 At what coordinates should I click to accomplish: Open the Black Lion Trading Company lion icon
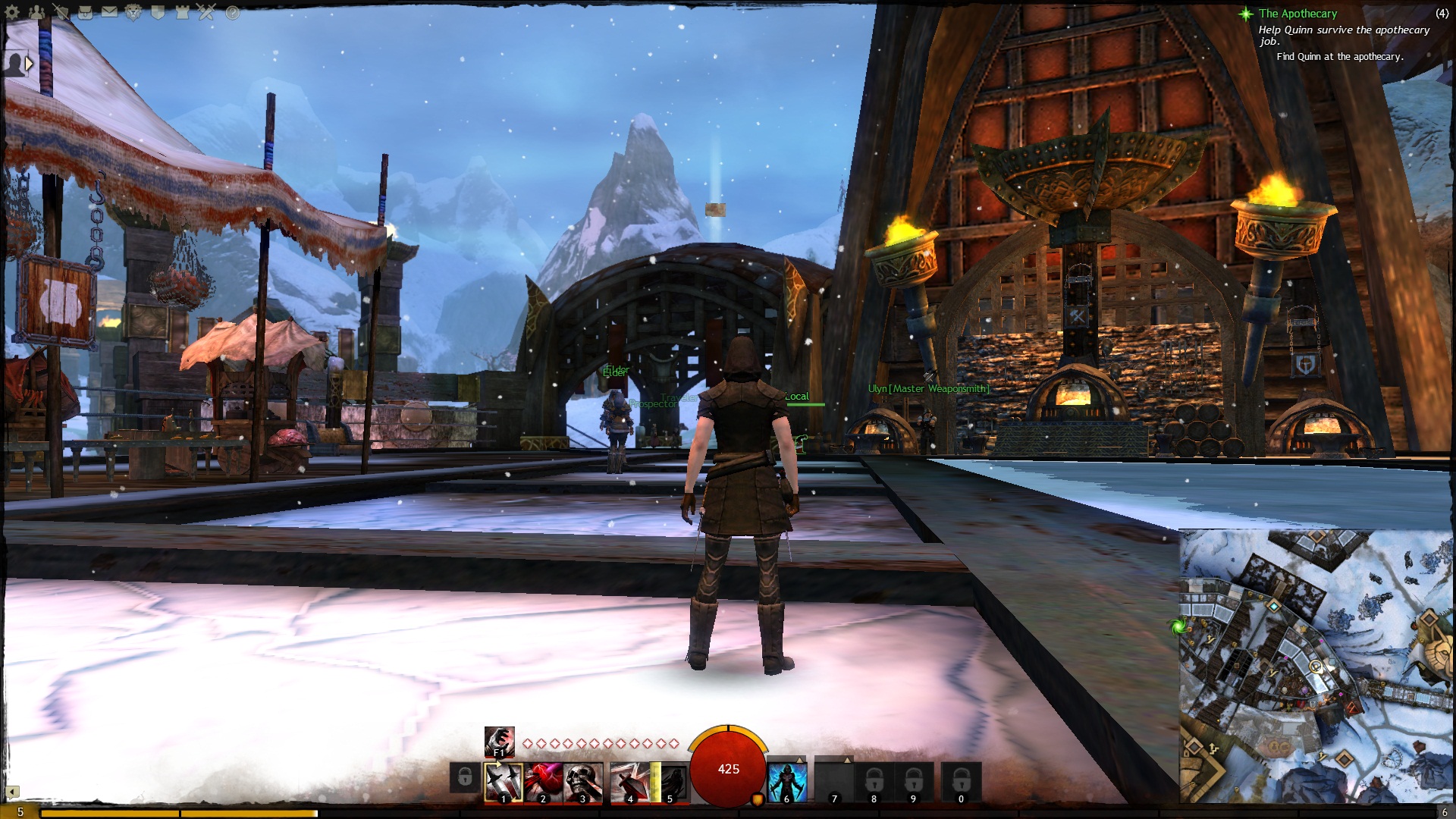133,12
